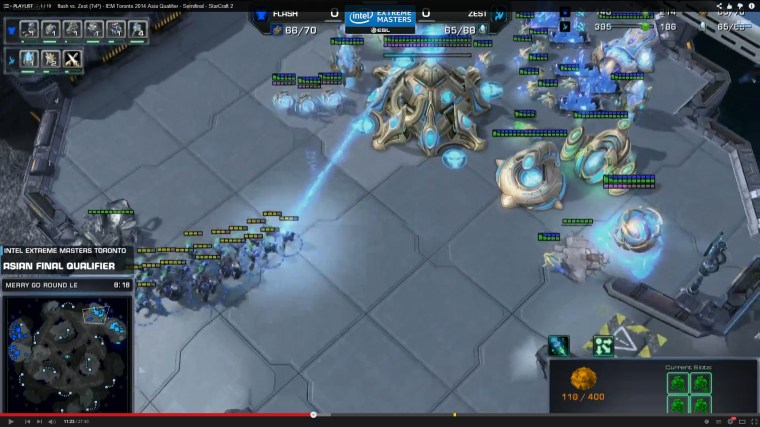Open the PLAYLIST menu at top-left

click(22, 5)
